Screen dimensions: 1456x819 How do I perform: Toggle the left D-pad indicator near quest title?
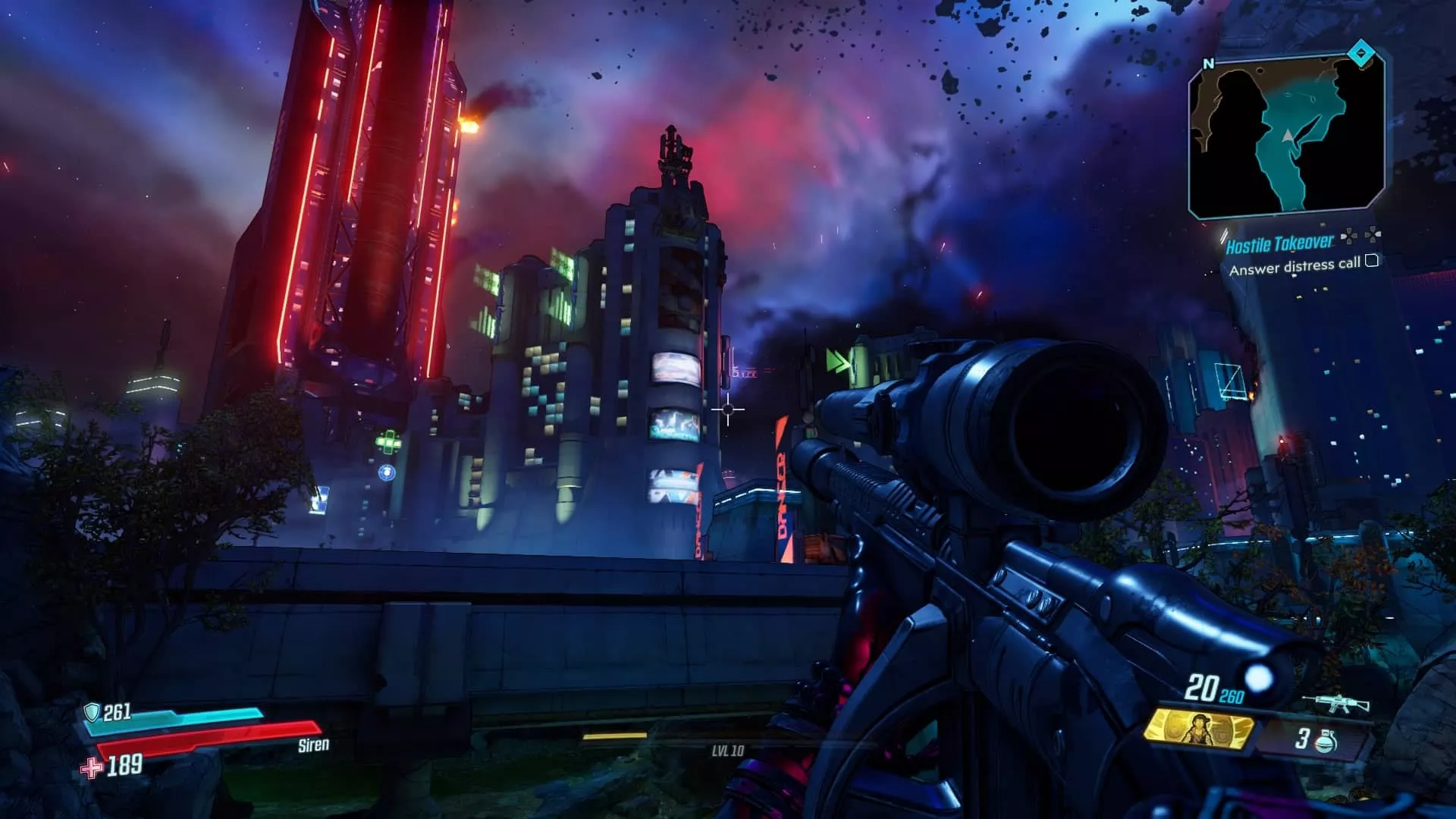click(1348, 237)
